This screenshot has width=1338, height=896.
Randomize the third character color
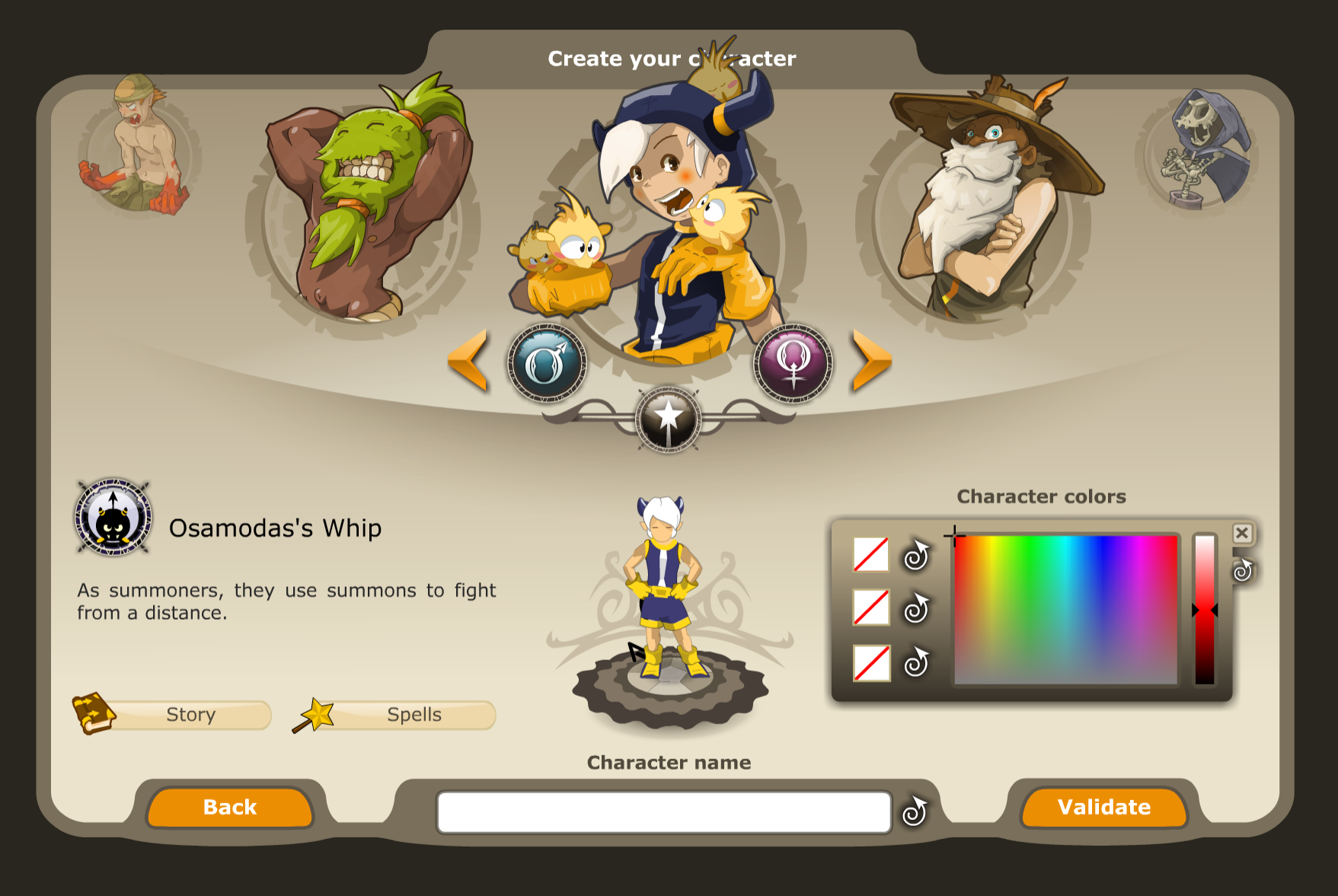click(x=917, y=664)
